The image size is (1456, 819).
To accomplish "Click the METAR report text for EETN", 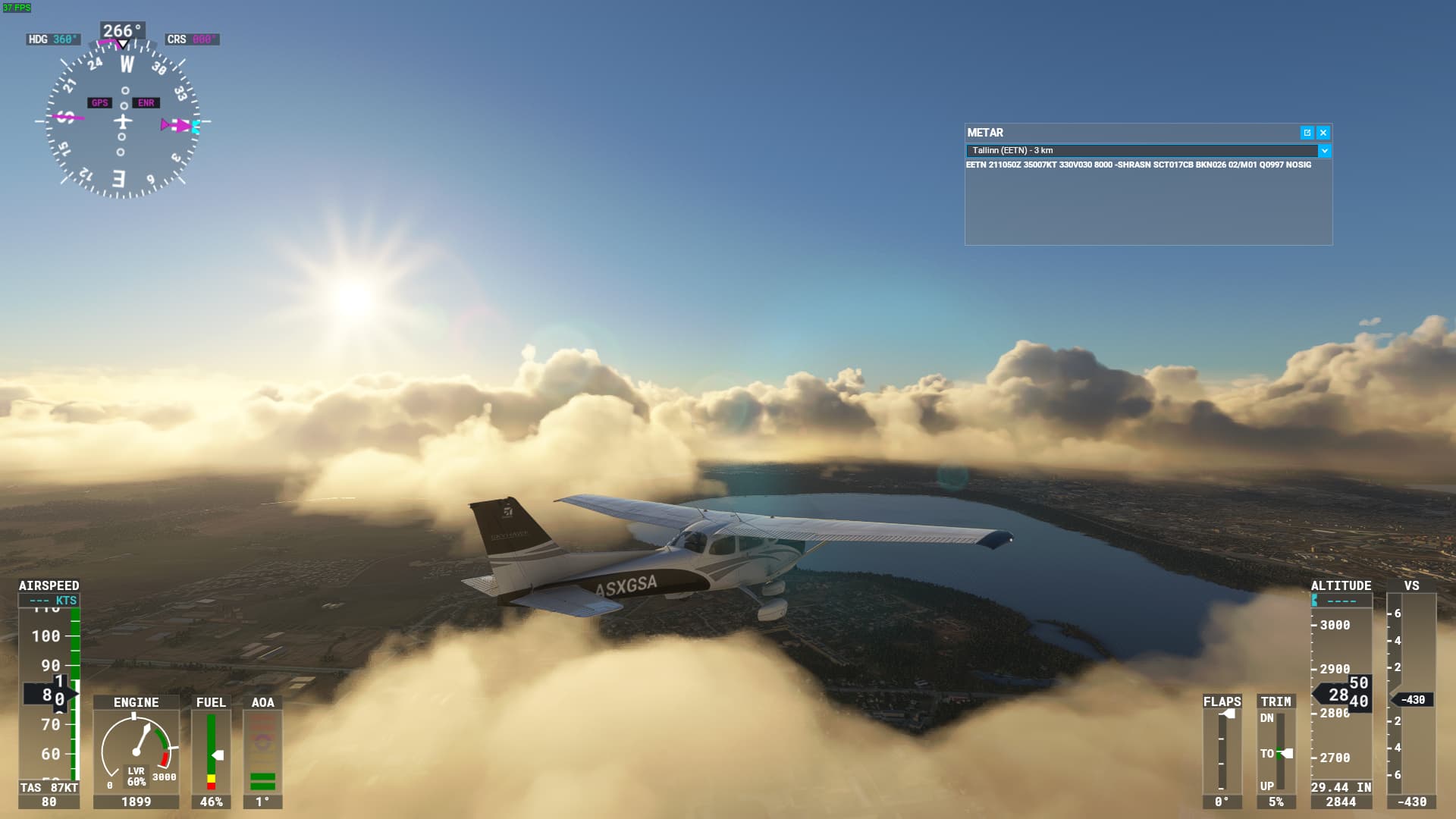I will (x=1137, y=164).
